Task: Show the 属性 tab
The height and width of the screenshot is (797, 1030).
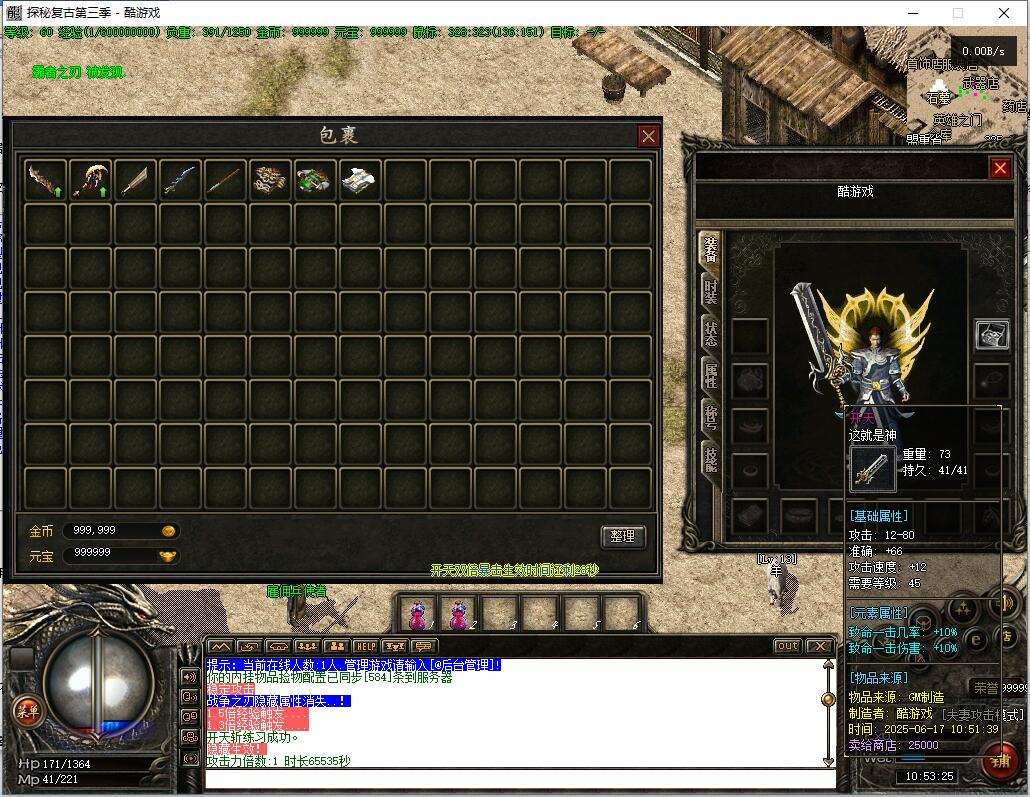Action: tap(710, 376)
